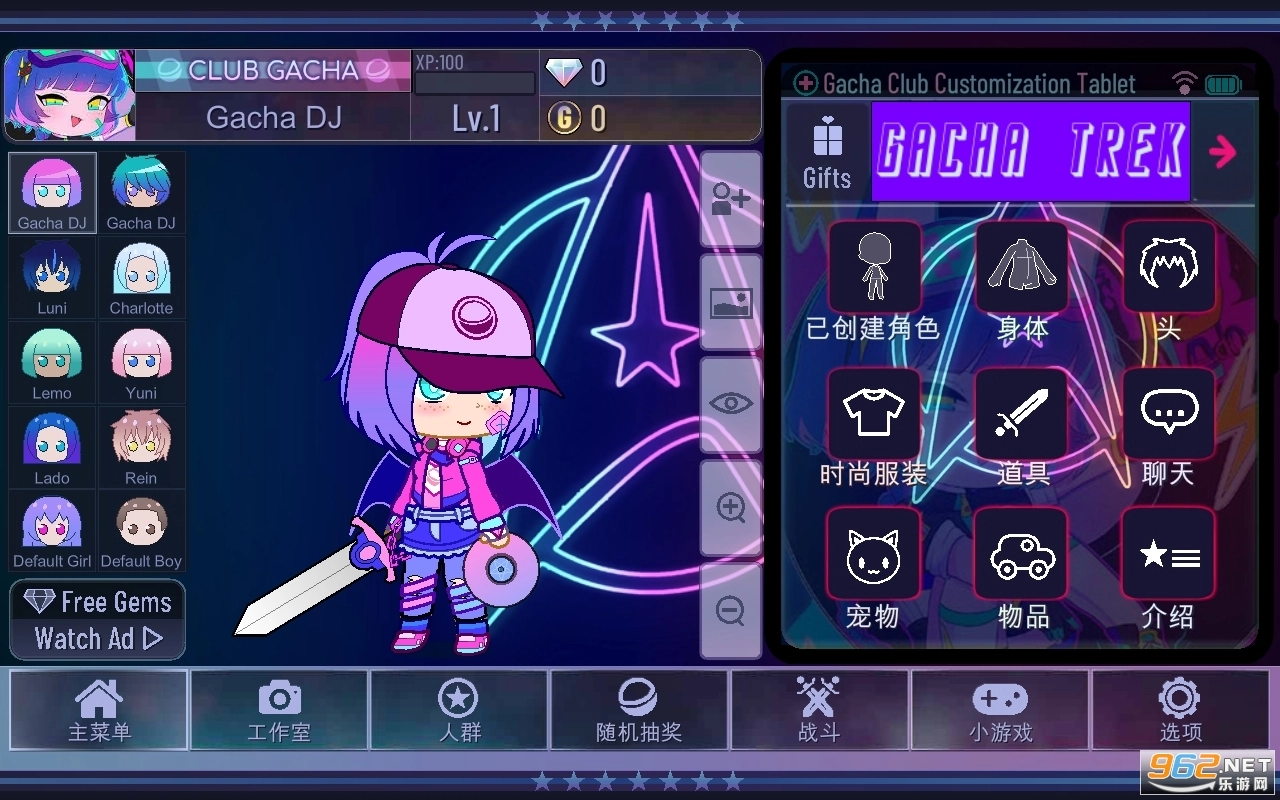This screenshot has height=800, width=1280.
Task: Open the 聊天 (Chat) customization category
Action: pyautogui.click(x=1168, y=414)
